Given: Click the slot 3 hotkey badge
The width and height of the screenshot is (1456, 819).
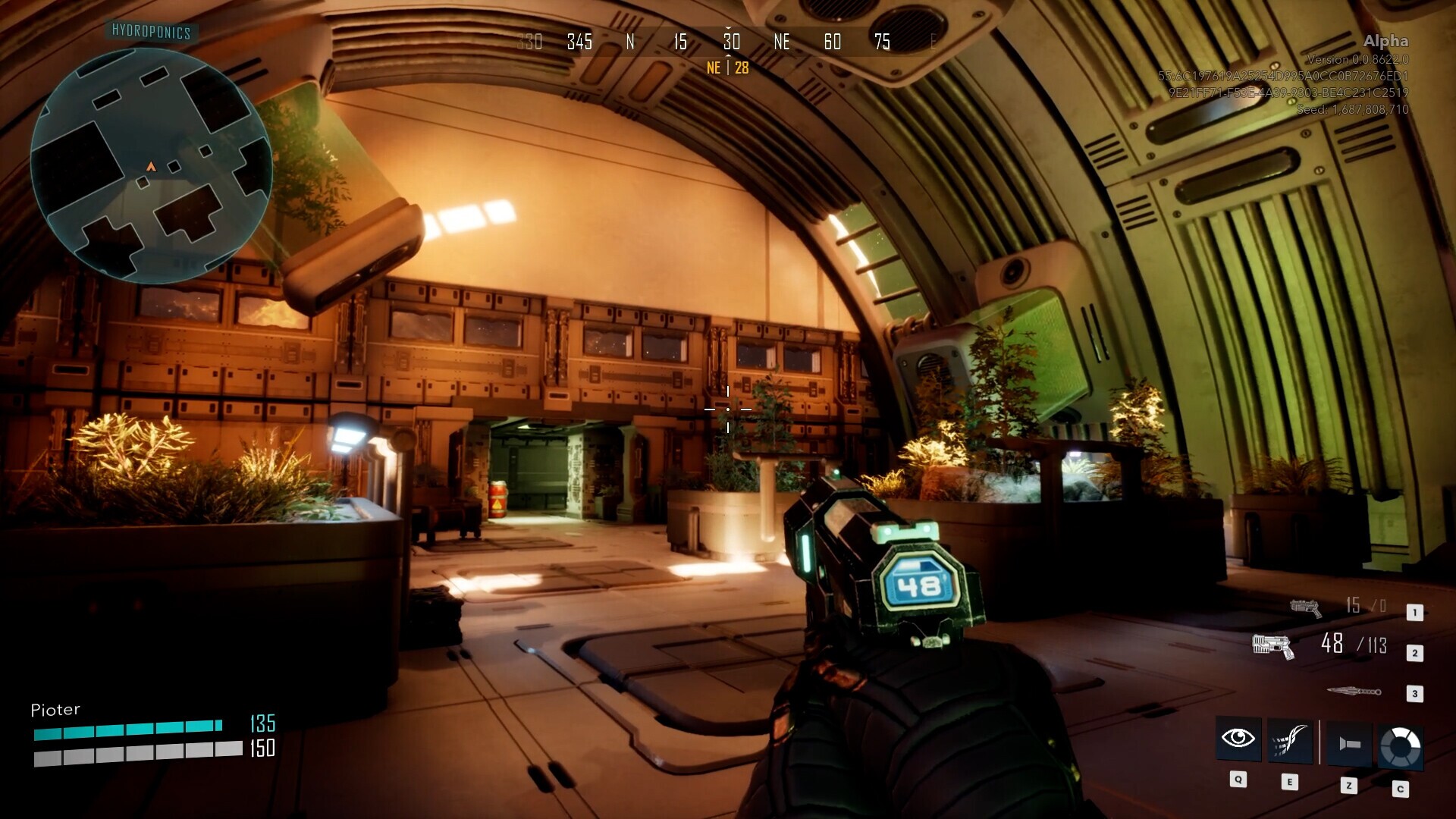Looking at the screenshot, I should [1414, 692].
